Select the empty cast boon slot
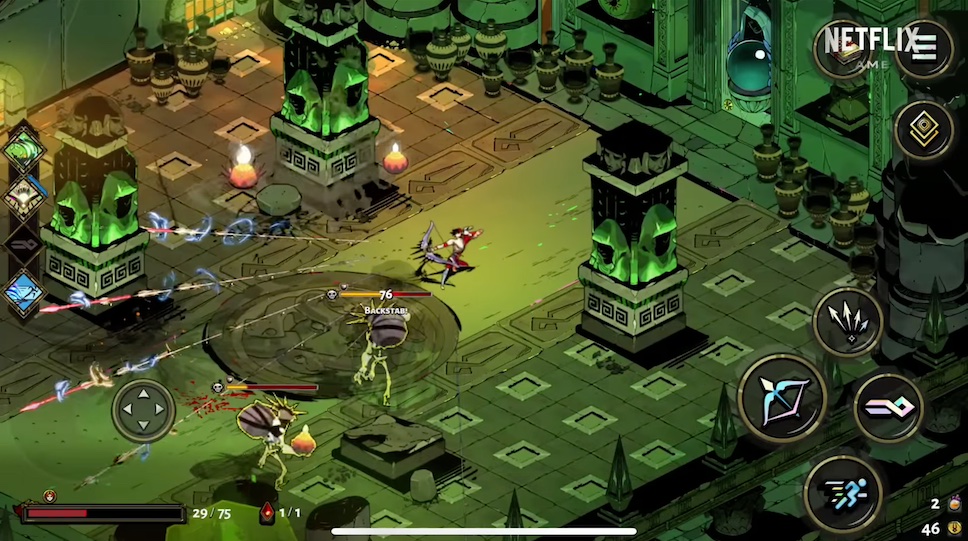 click(22, 243)
